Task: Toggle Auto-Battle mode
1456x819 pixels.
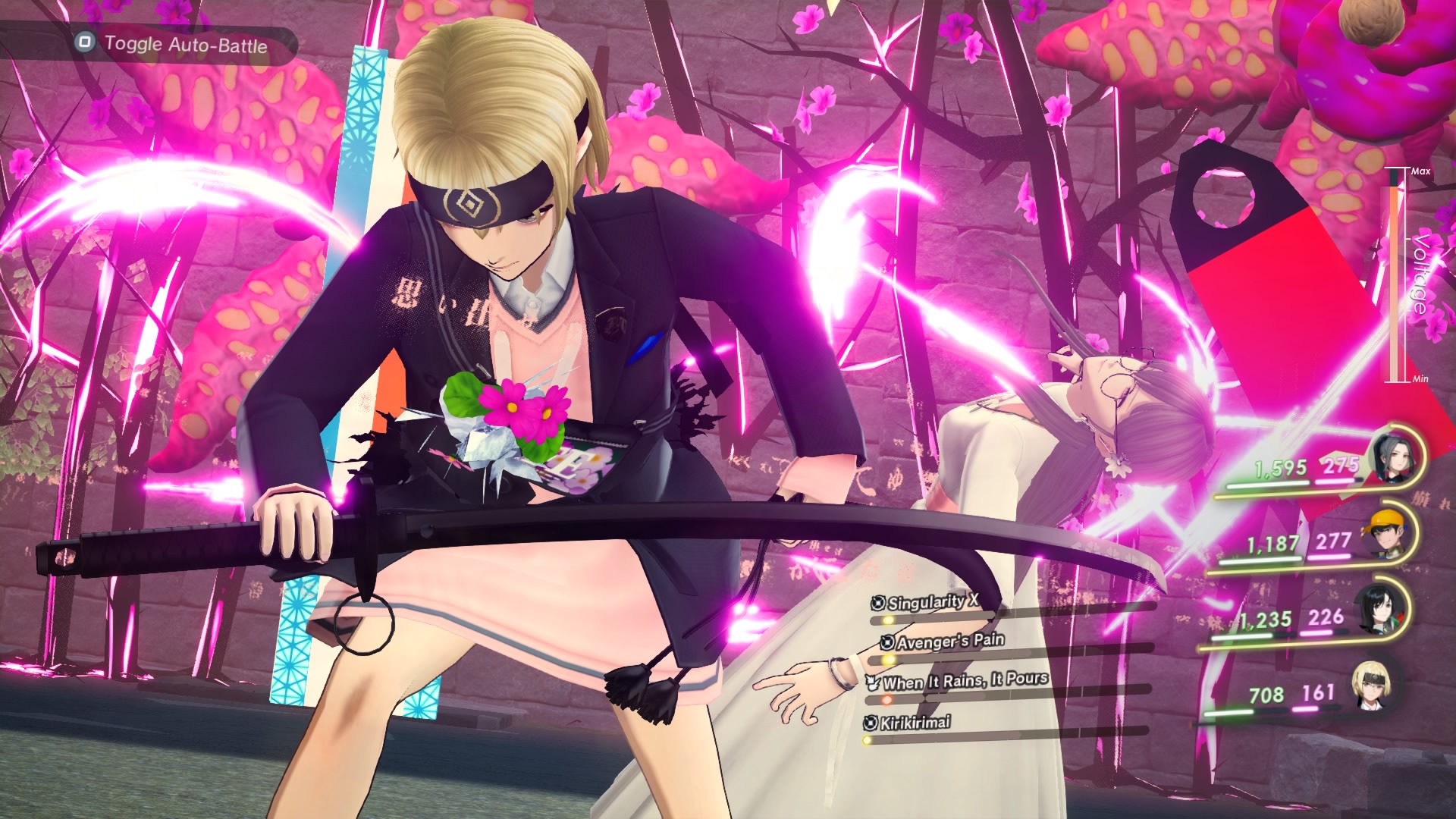Action: (x=173, y=44)
